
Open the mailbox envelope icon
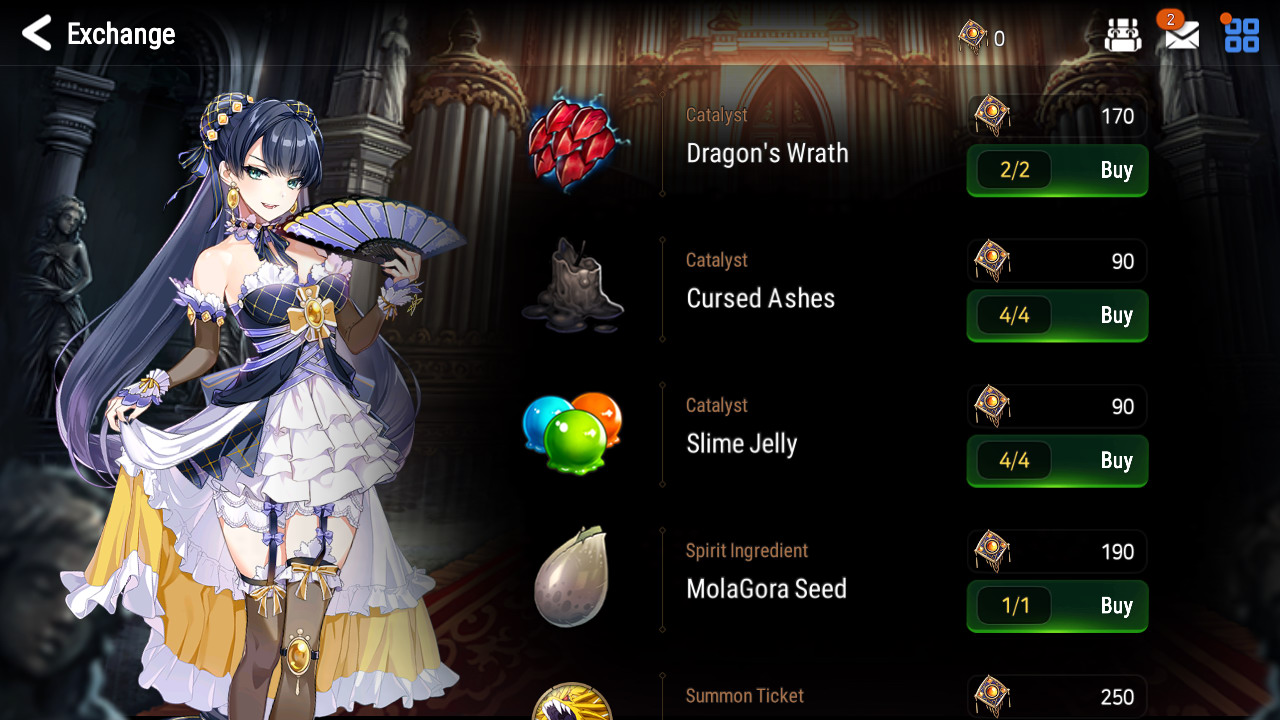click(1181, 35)
